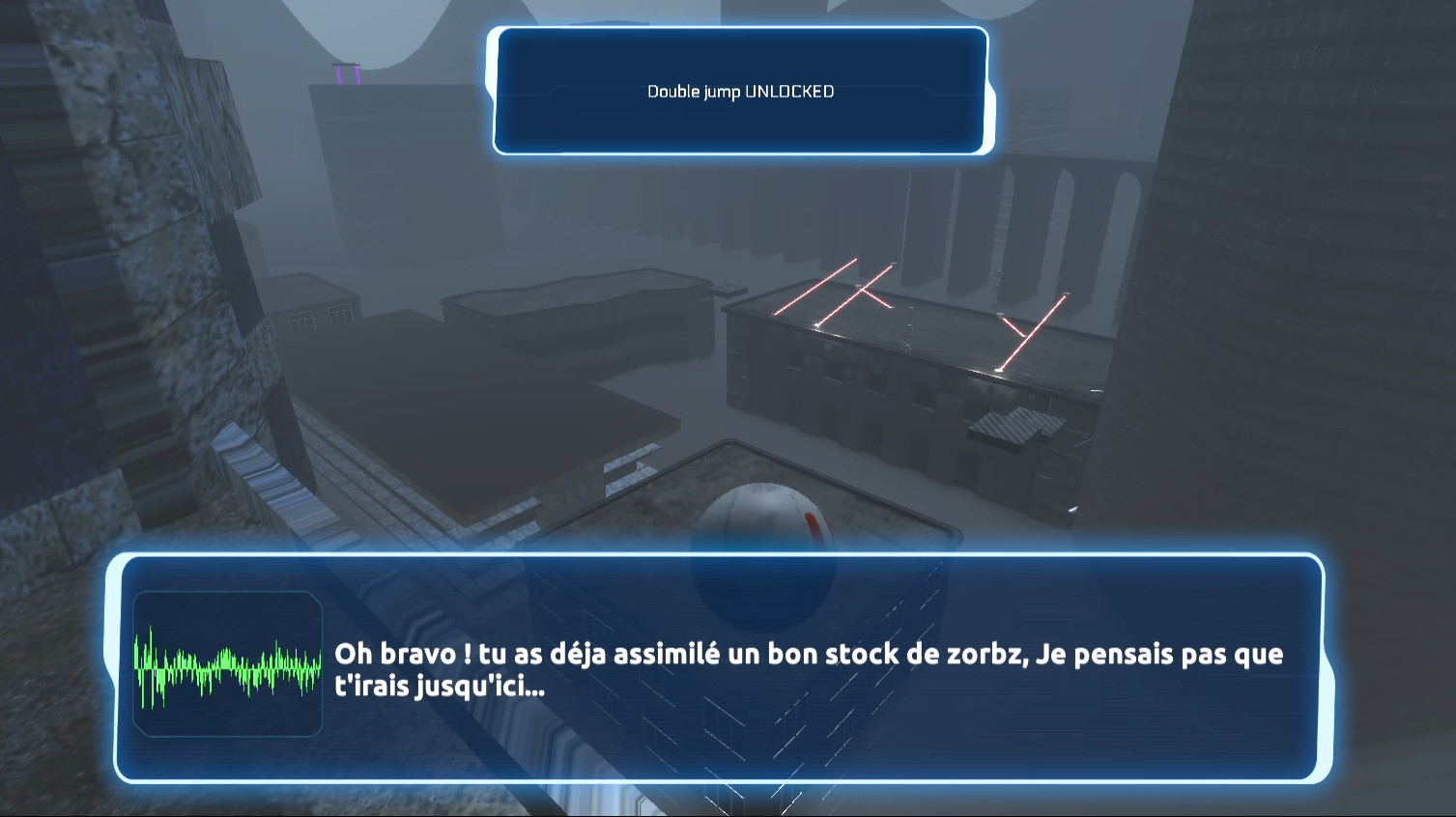Click the Double jump UNLOCKED notification
This screenshot has height=817, width=1456.
739,93
